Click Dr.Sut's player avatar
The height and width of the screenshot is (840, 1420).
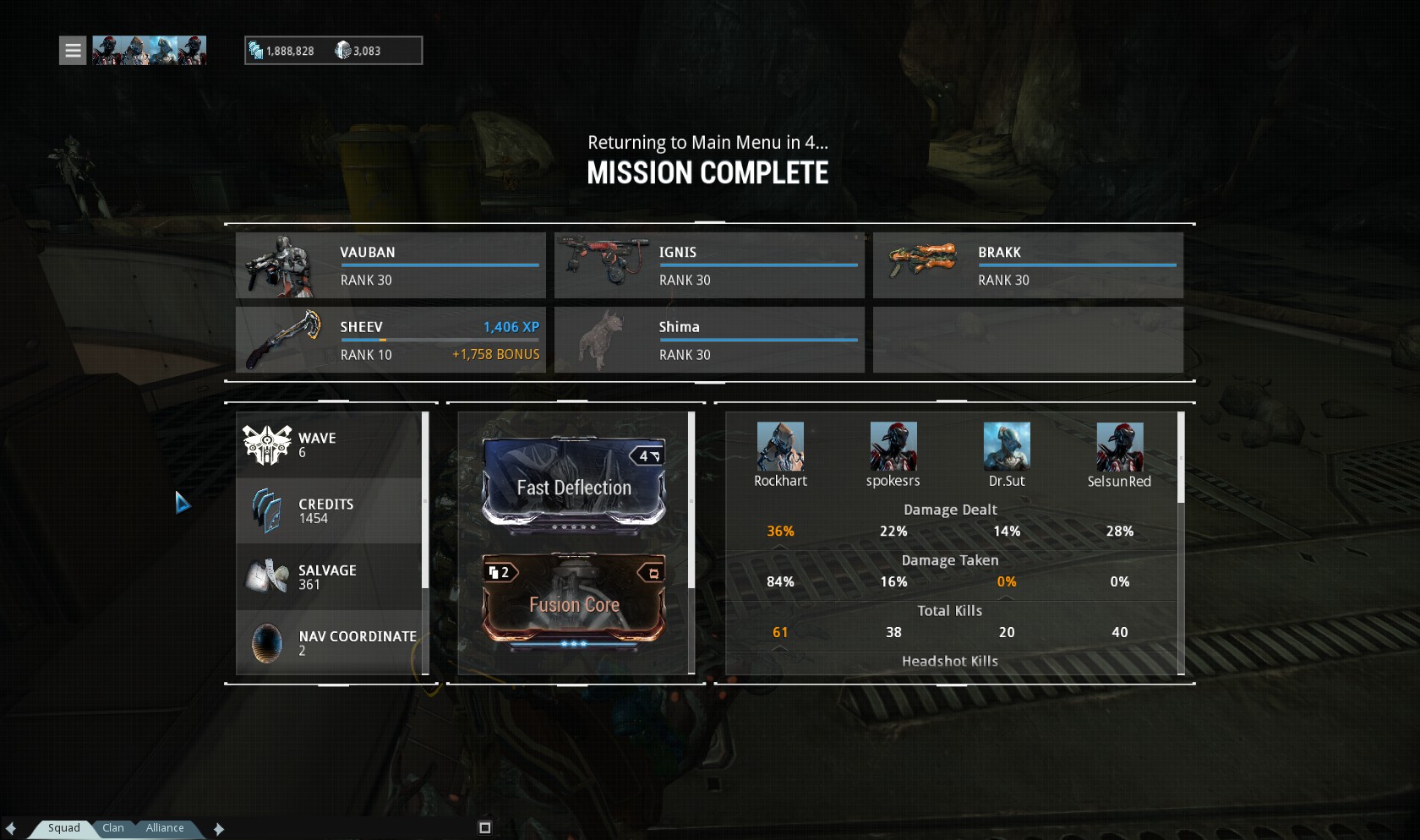click(x=1007, y=446)
